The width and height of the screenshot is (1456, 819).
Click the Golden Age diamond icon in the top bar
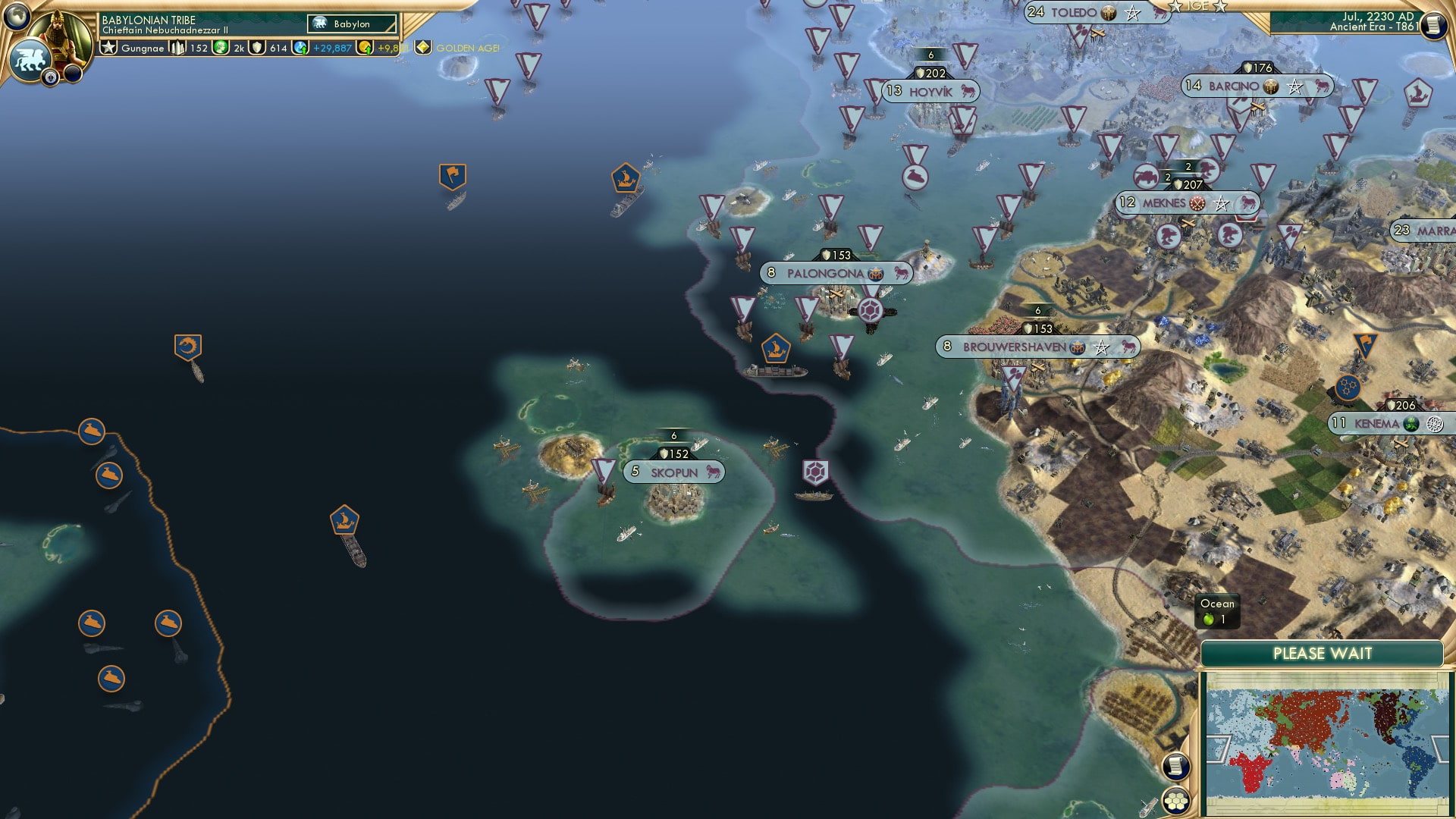[x=422, y=46]
